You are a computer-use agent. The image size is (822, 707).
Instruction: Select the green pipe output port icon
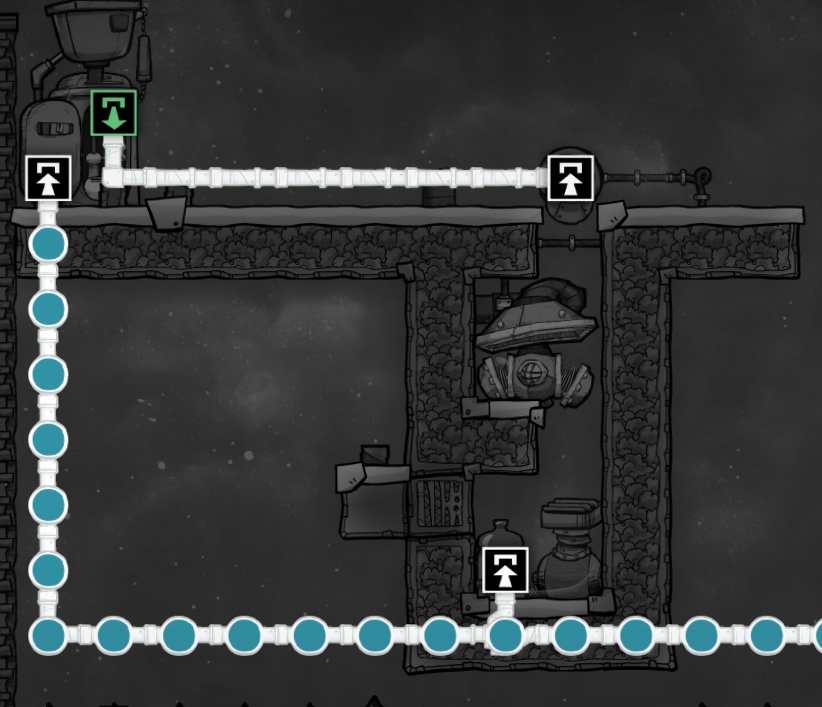(113, 113)
